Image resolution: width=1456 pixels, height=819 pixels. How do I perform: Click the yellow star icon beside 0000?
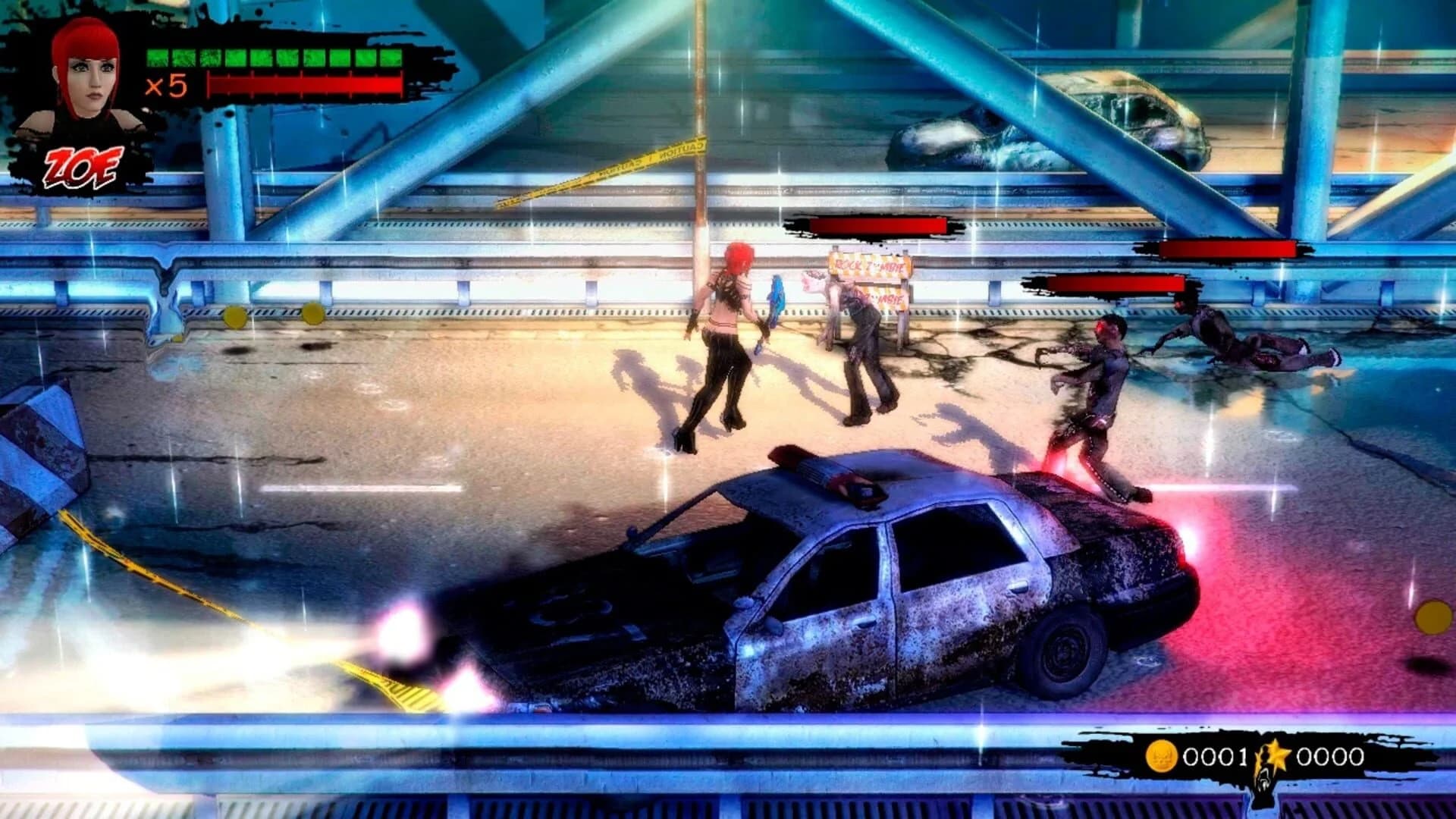(1278, 755)
